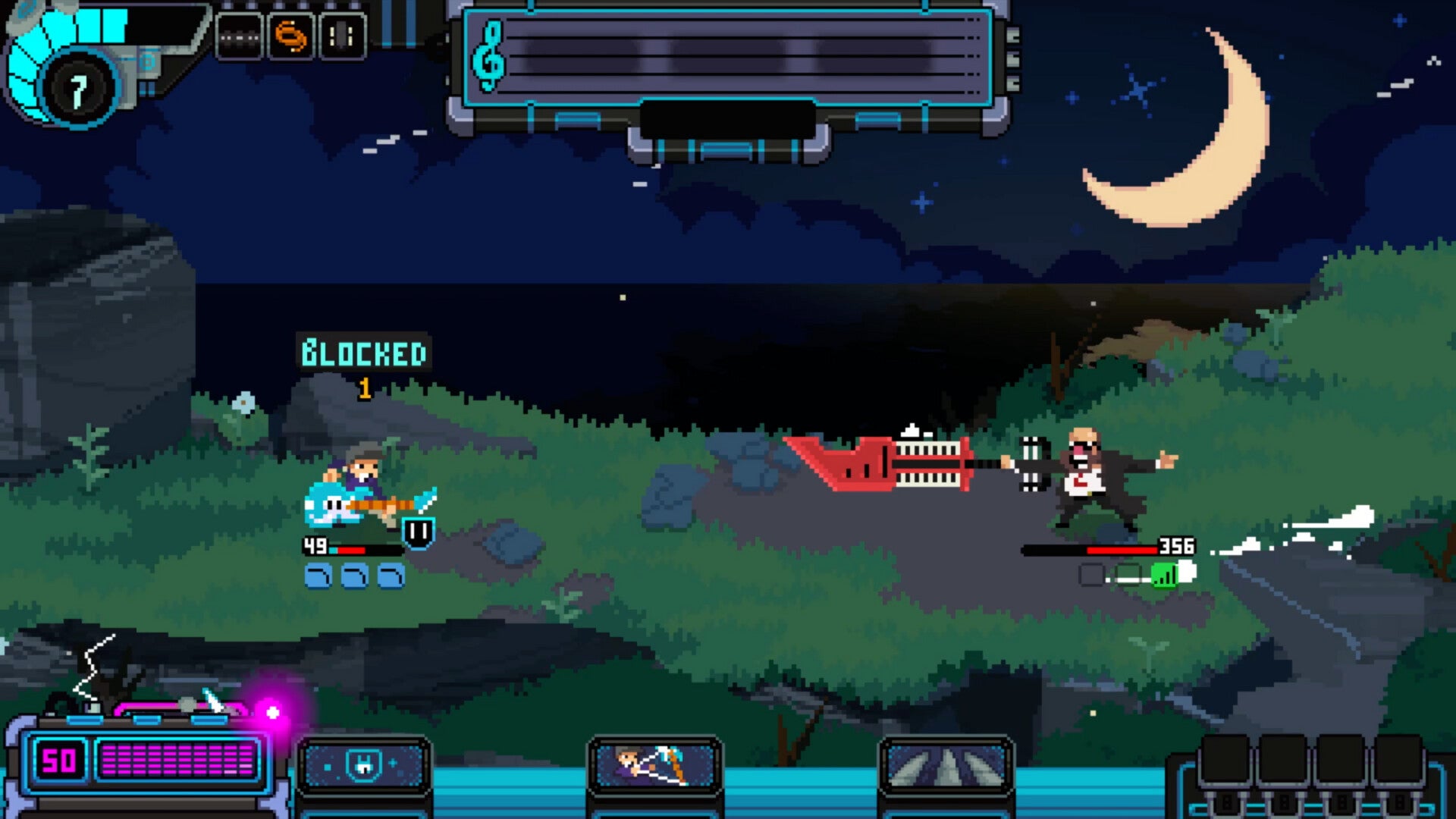Select the plug pedal slot on bottom bar
1456x819 pixels.
pos(364,766)
